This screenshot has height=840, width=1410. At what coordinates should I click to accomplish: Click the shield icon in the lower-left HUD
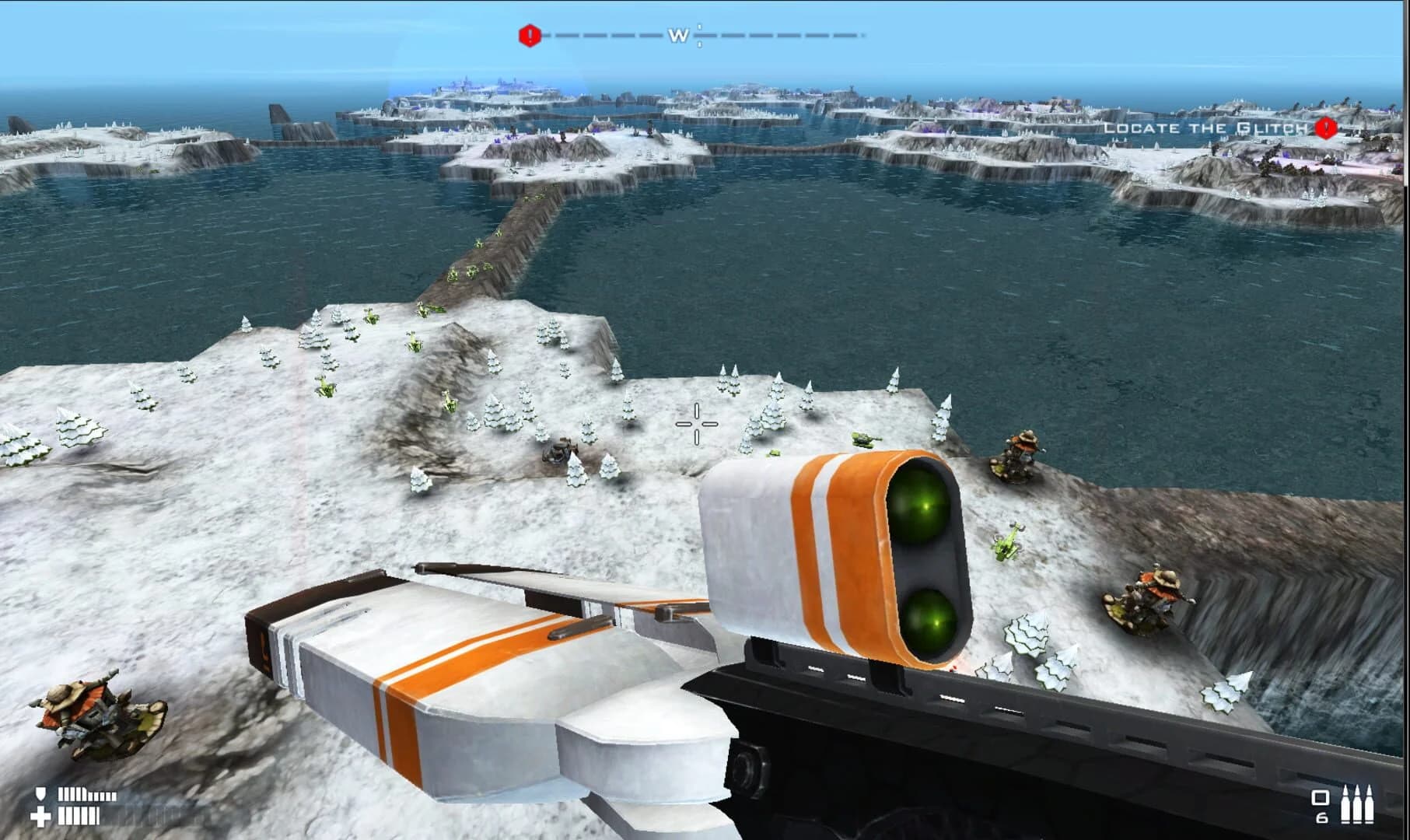click(x=40, y=793)
